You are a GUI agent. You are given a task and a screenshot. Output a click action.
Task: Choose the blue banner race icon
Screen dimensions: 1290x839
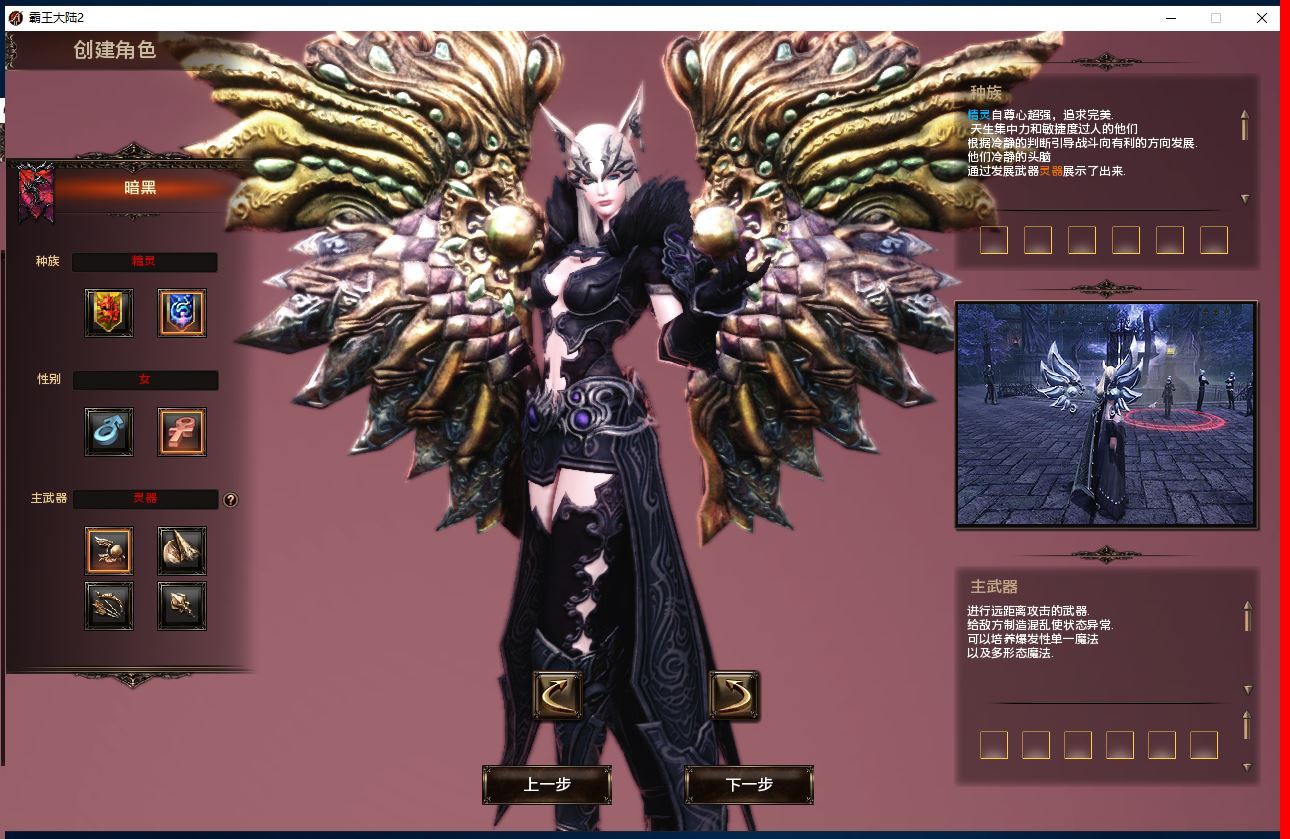pos(182,313)
